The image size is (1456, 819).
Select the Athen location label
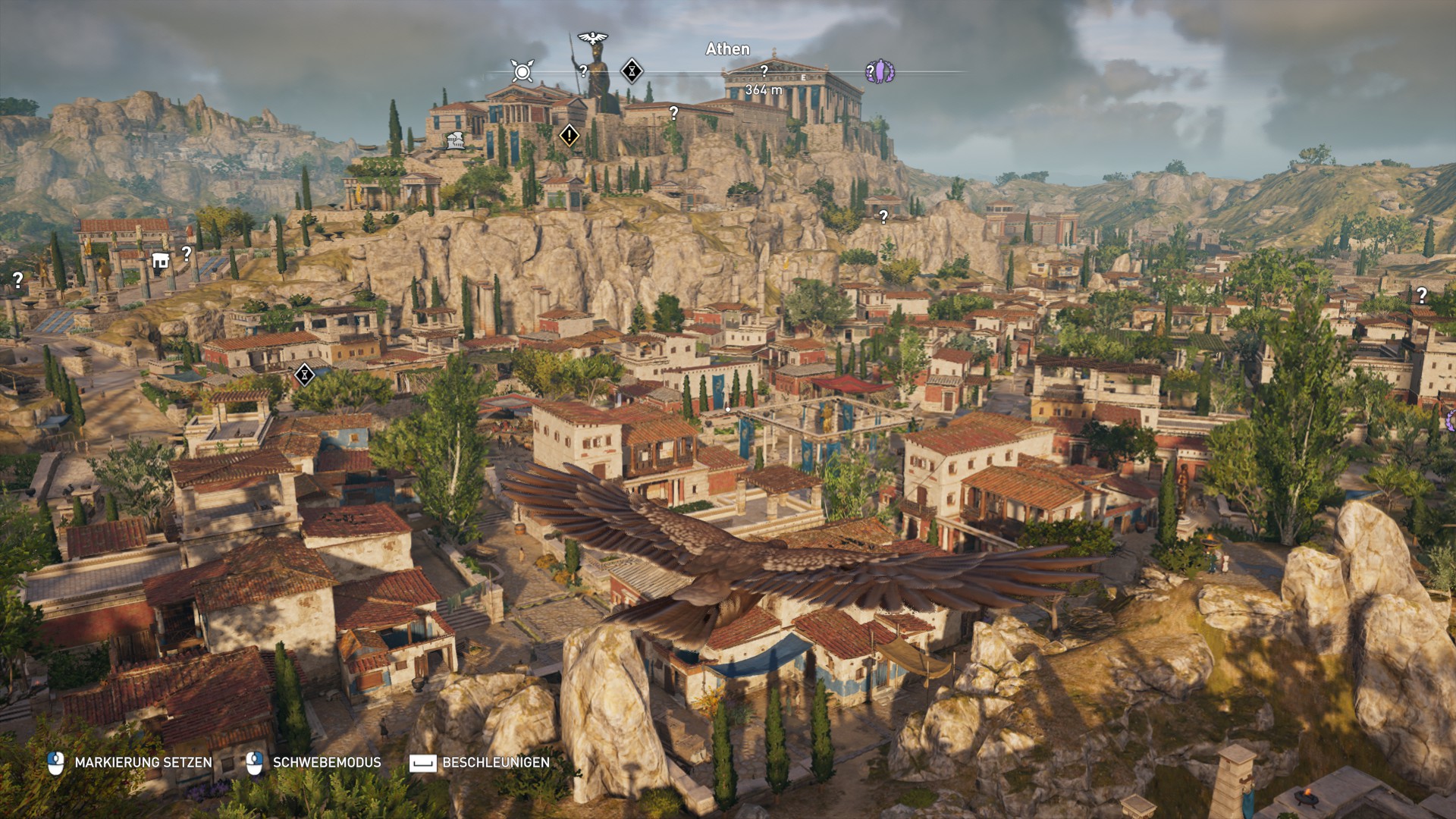click(x=726, y=49)
